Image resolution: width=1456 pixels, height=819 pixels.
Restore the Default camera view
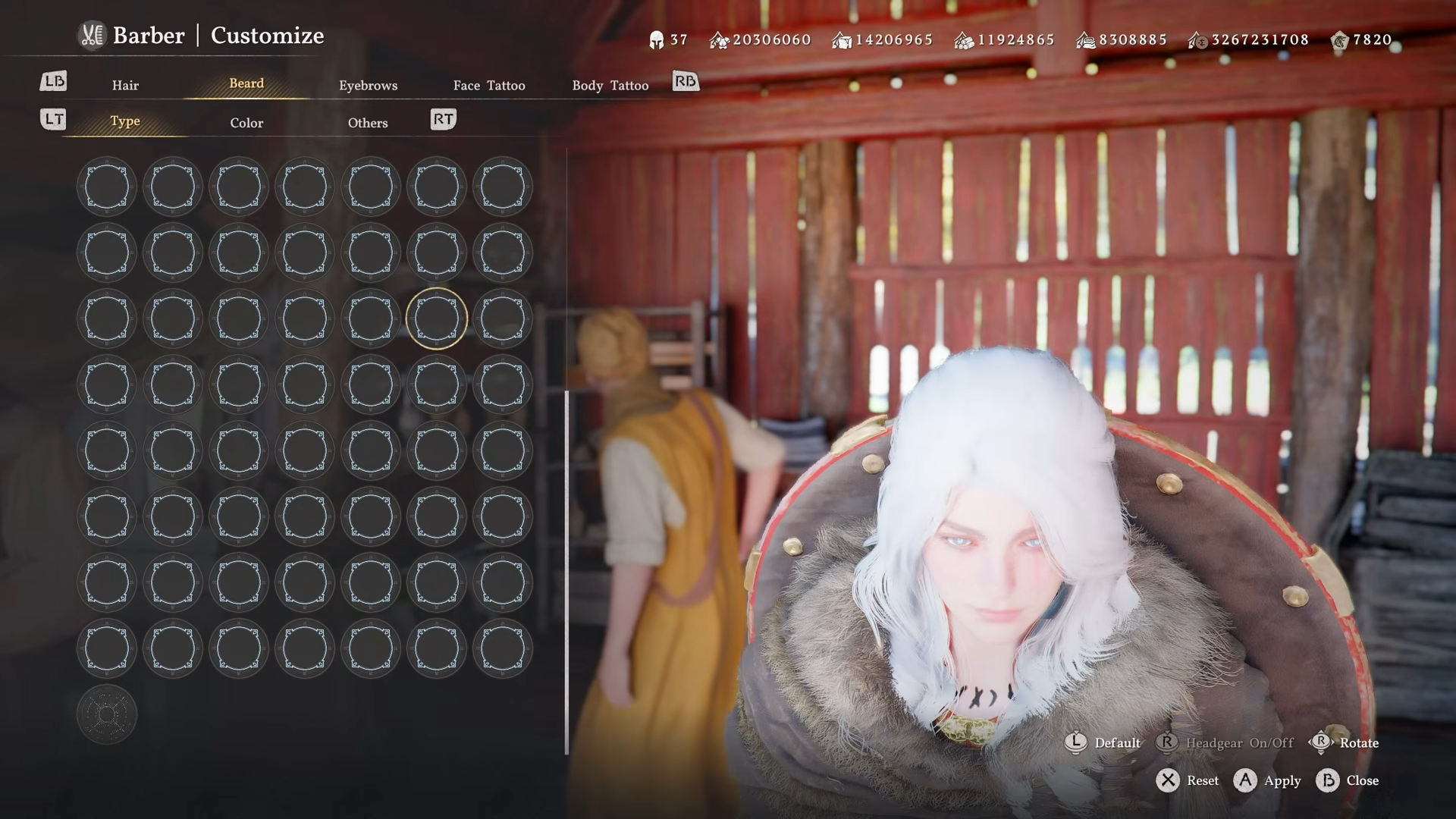click(1103, 742)
